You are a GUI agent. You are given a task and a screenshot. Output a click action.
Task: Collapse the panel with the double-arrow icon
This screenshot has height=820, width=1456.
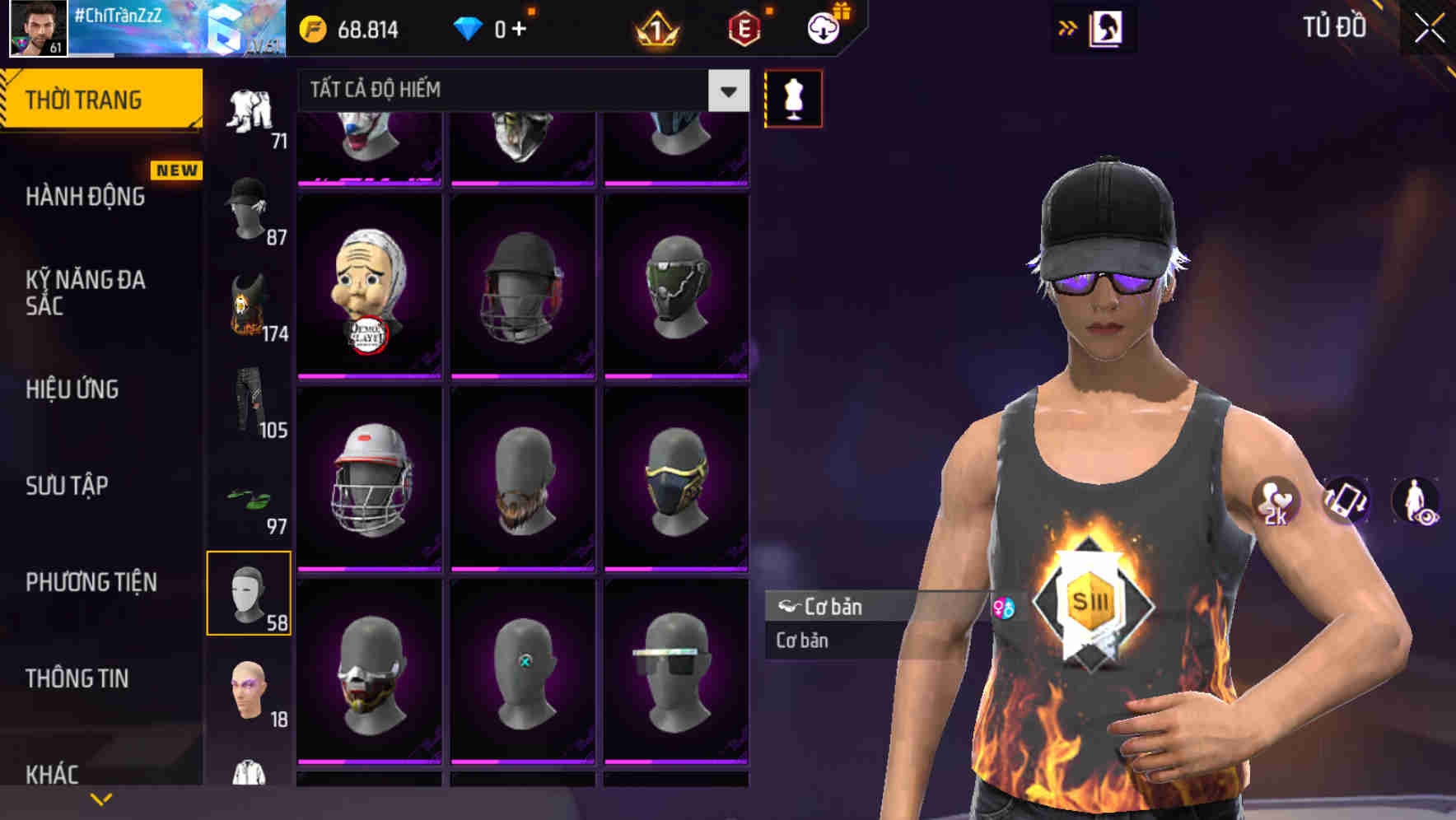click(1069, 27)
